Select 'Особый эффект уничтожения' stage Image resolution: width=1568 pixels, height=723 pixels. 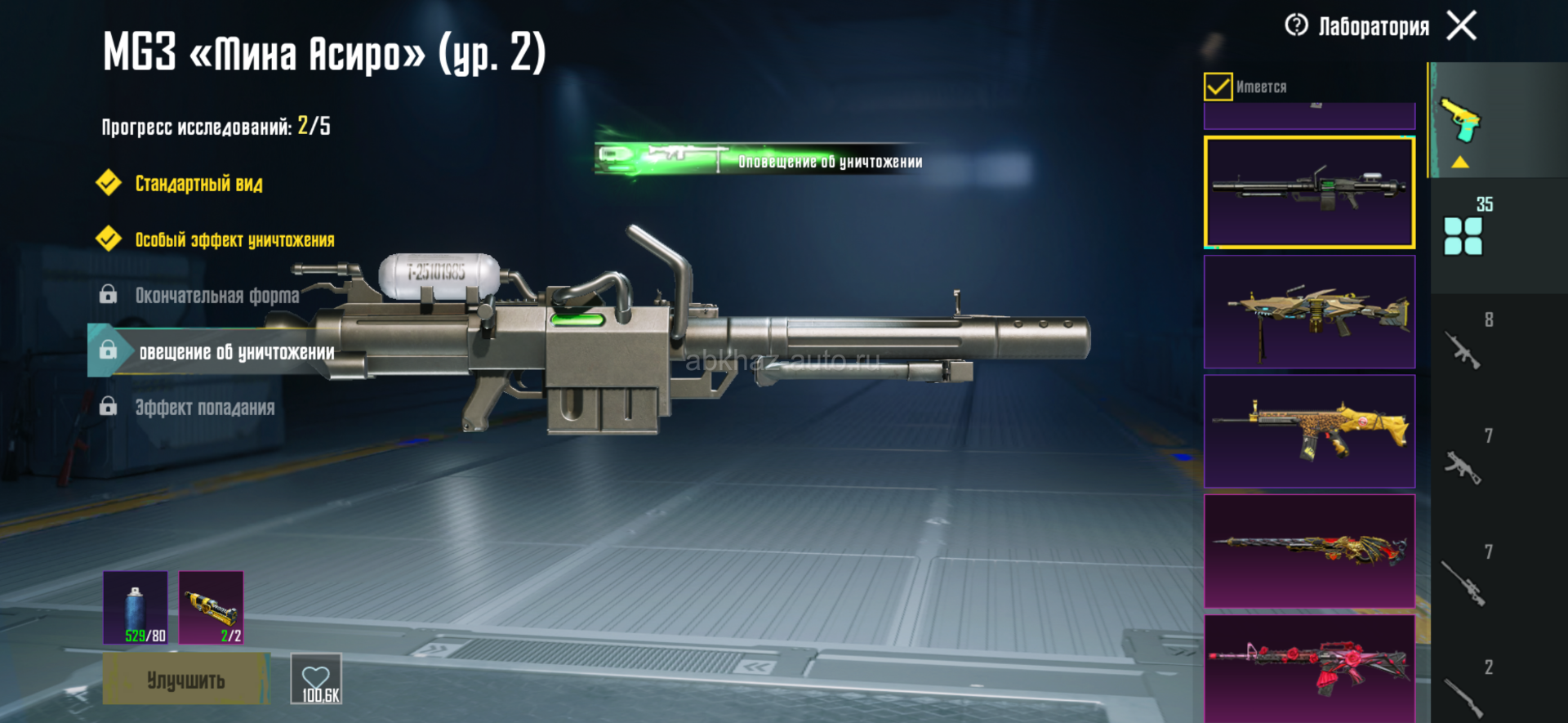234,240
